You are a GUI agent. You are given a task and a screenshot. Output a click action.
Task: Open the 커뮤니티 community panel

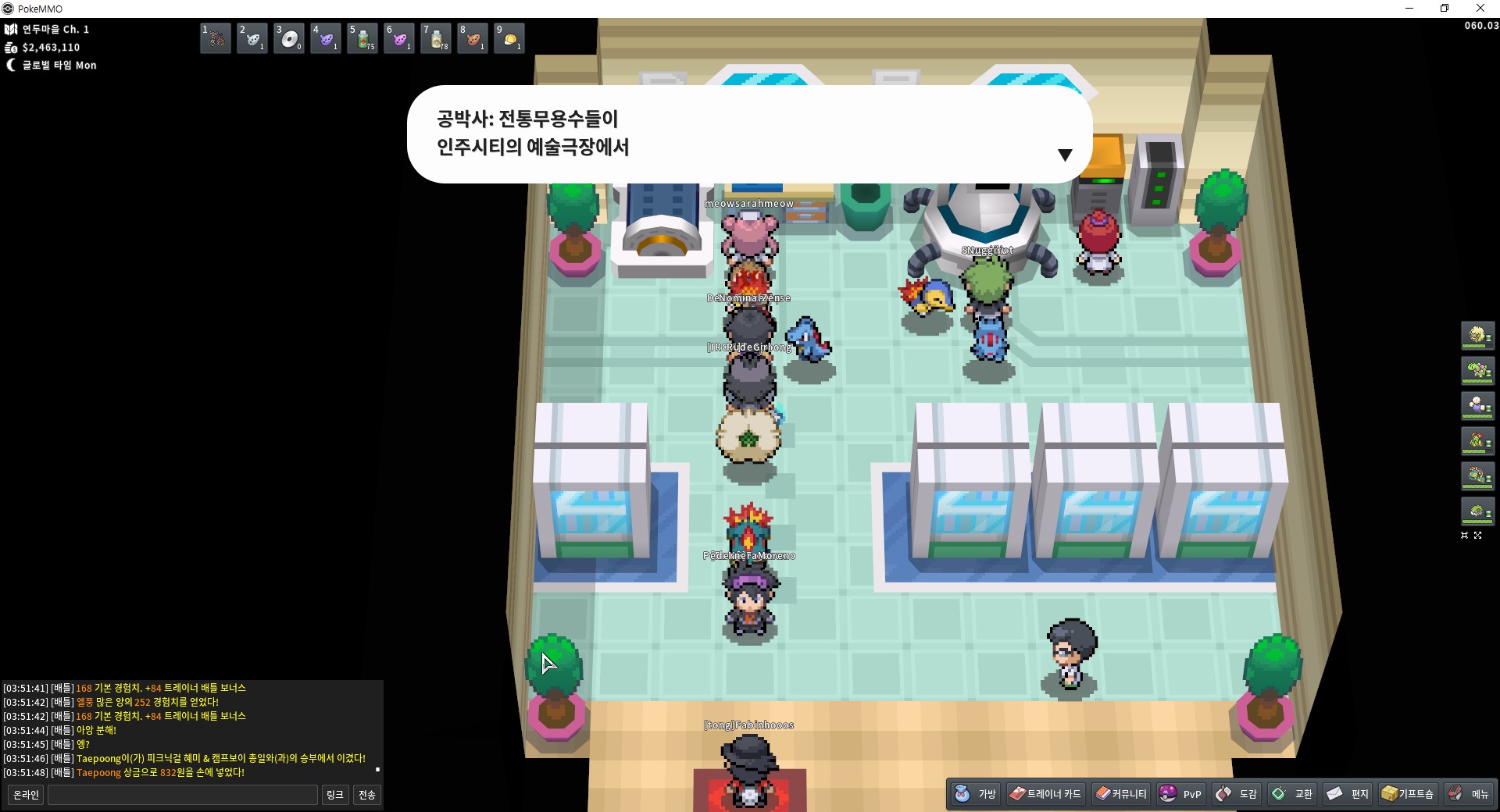(1121, 794)
